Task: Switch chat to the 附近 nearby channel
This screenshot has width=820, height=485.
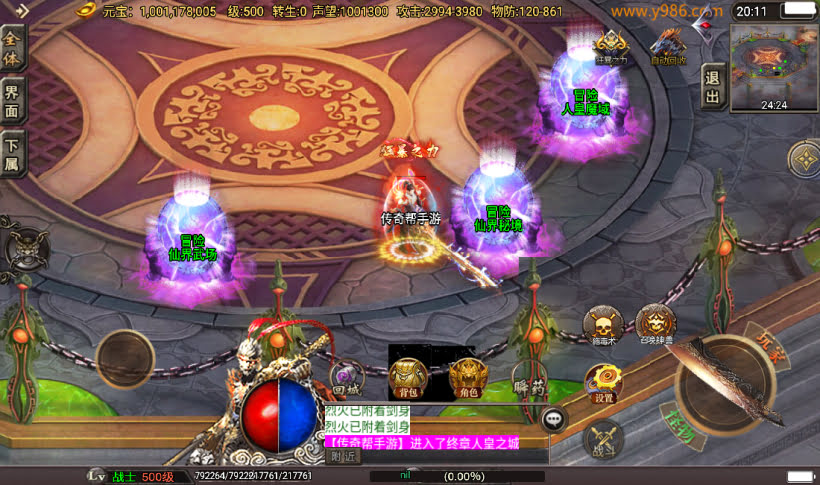Action: [x=343, y=457]
